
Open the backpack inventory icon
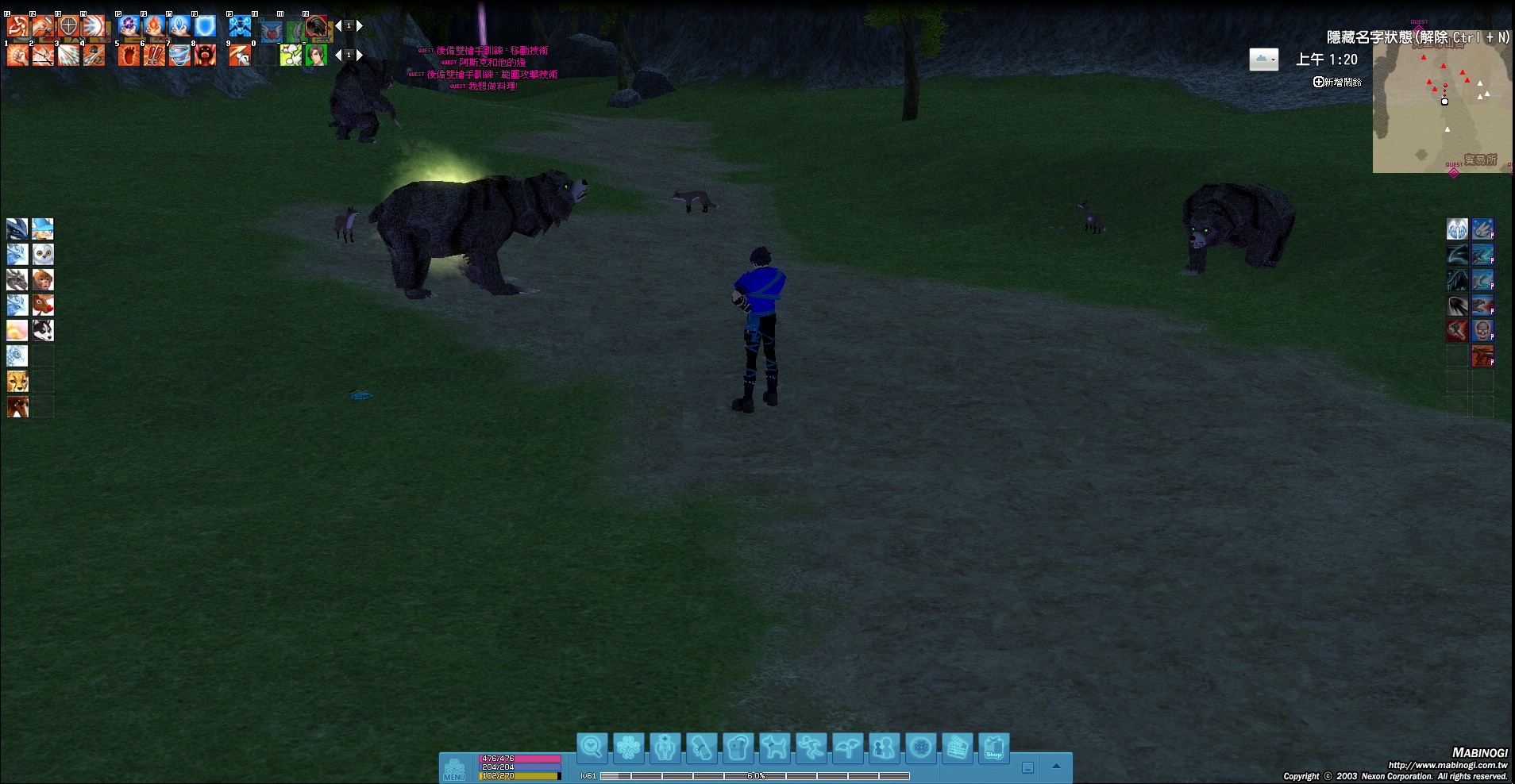point(738,747)
